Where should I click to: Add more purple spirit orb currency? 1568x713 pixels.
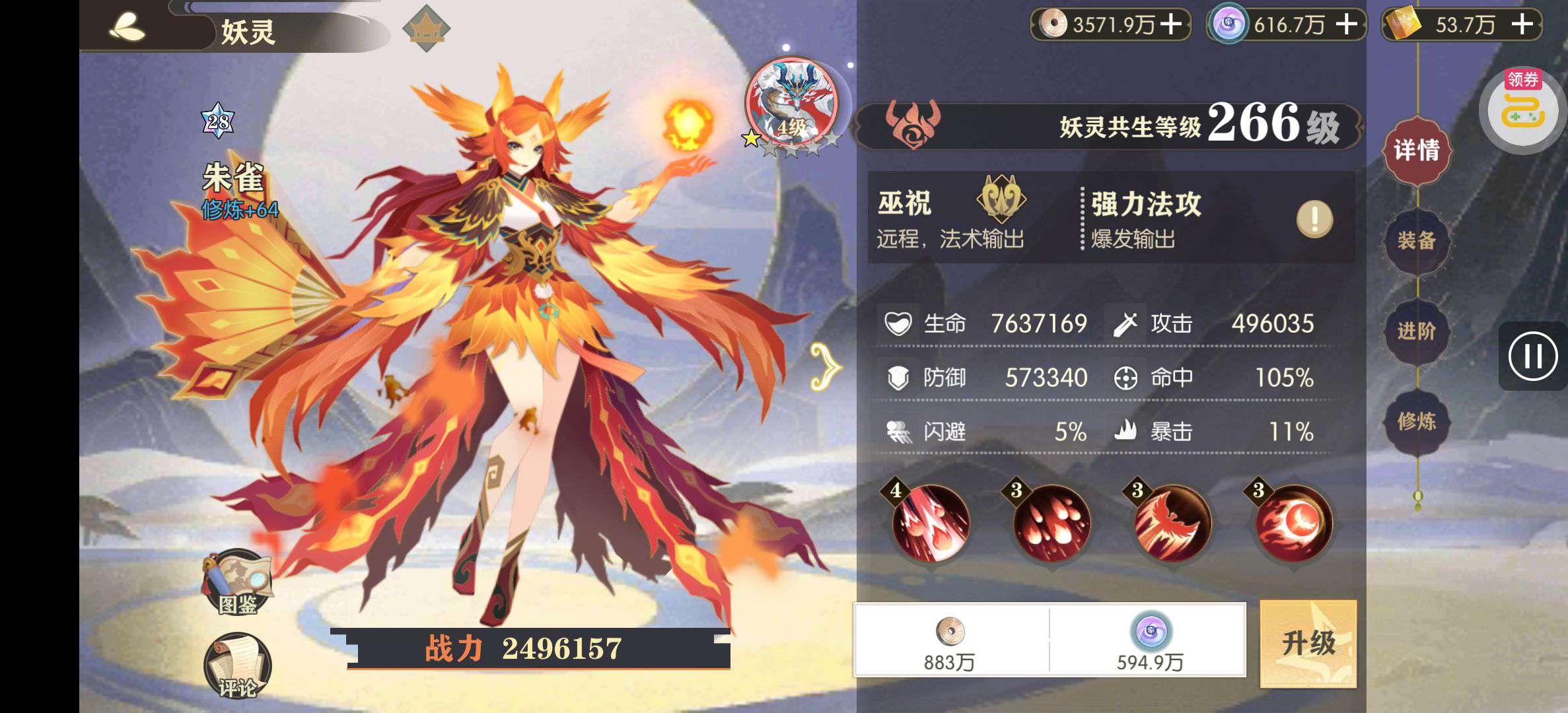(1346, 24)
